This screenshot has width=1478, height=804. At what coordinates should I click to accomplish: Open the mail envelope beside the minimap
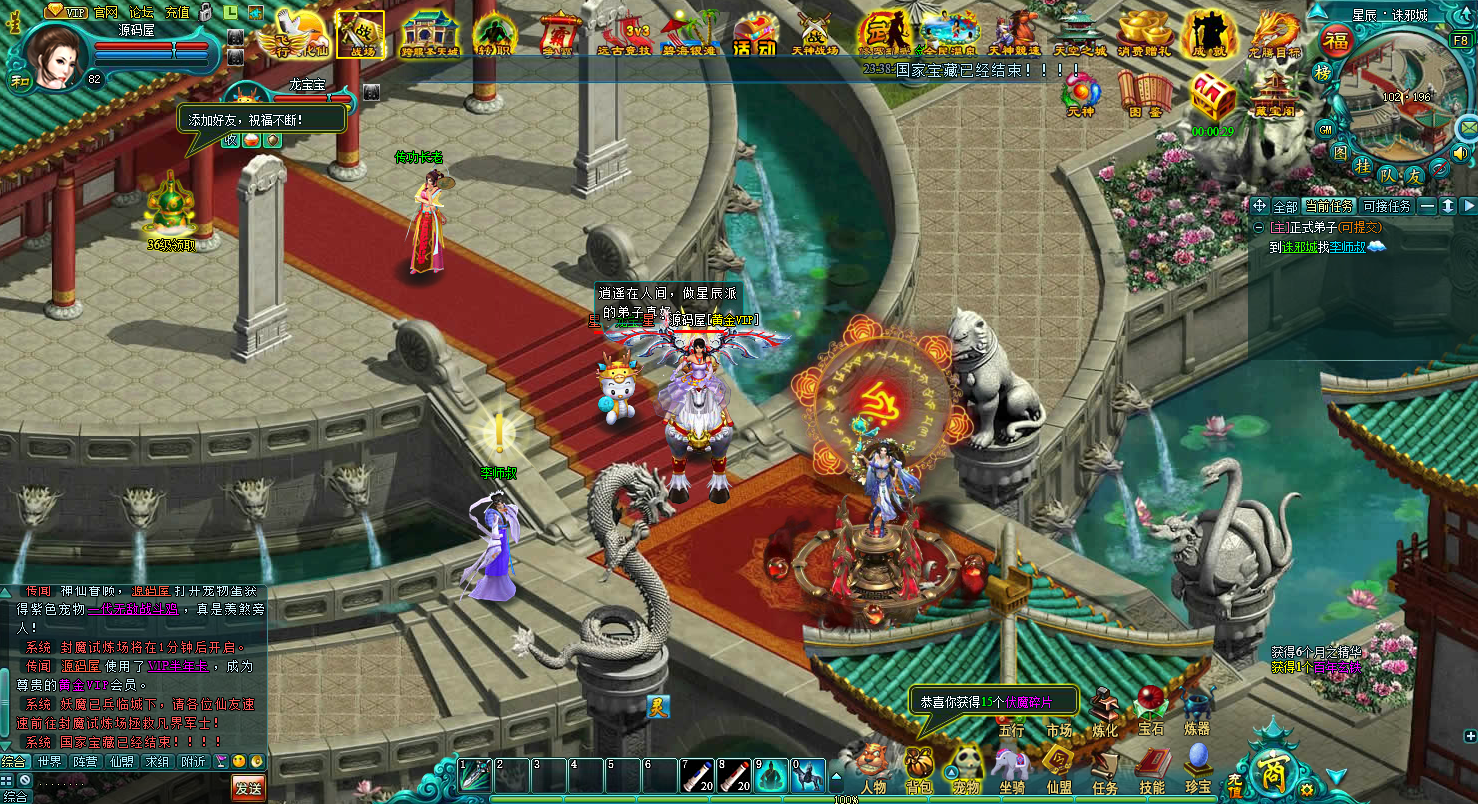pos(1467,127)
